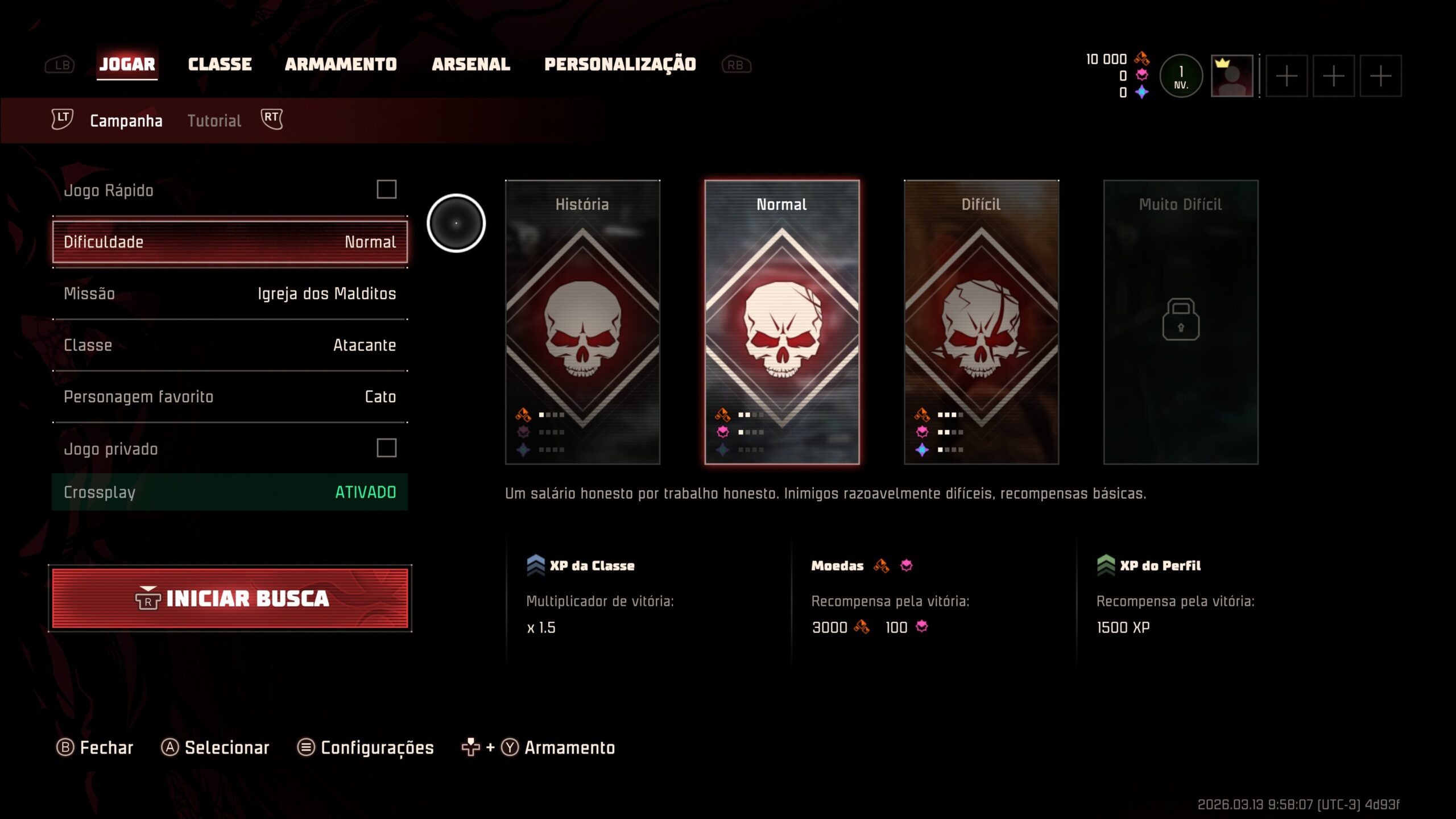Screen dimensions: 1456x819
Task: Open the CLASSE tab
Action: (220, 64)
